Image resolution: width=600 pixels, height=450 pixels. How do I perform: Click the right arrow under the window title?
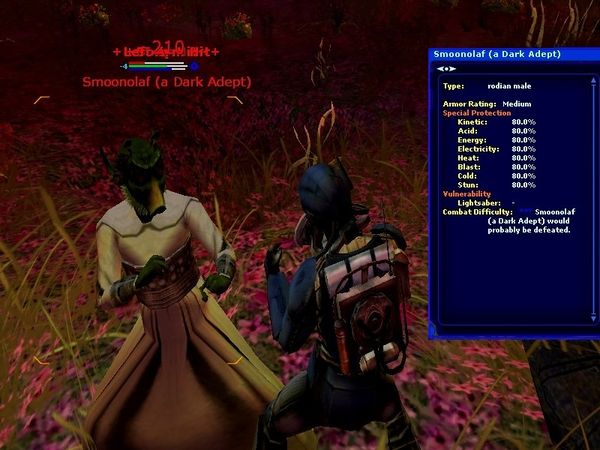click(453, 69)
